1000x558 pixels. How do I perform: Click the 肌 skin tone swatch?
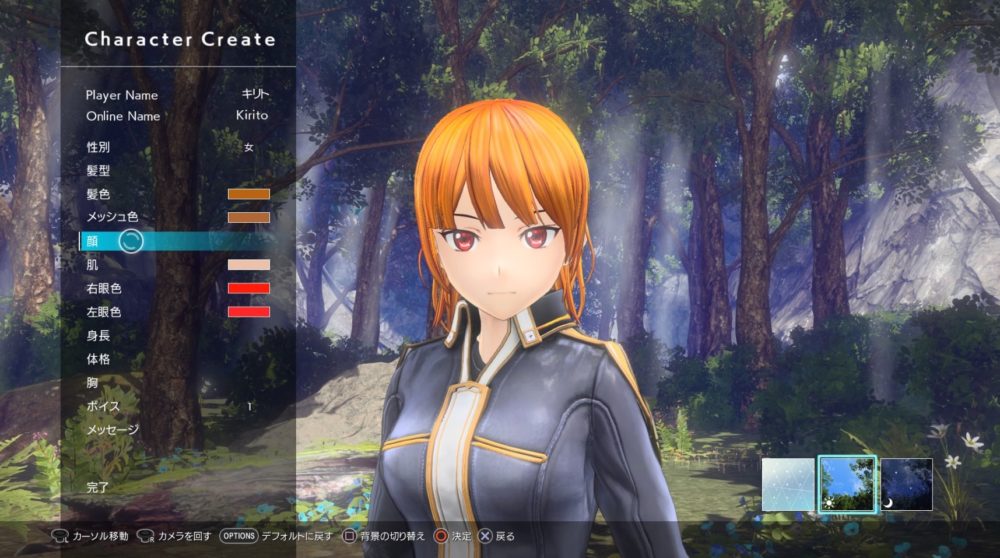(248, 265)
